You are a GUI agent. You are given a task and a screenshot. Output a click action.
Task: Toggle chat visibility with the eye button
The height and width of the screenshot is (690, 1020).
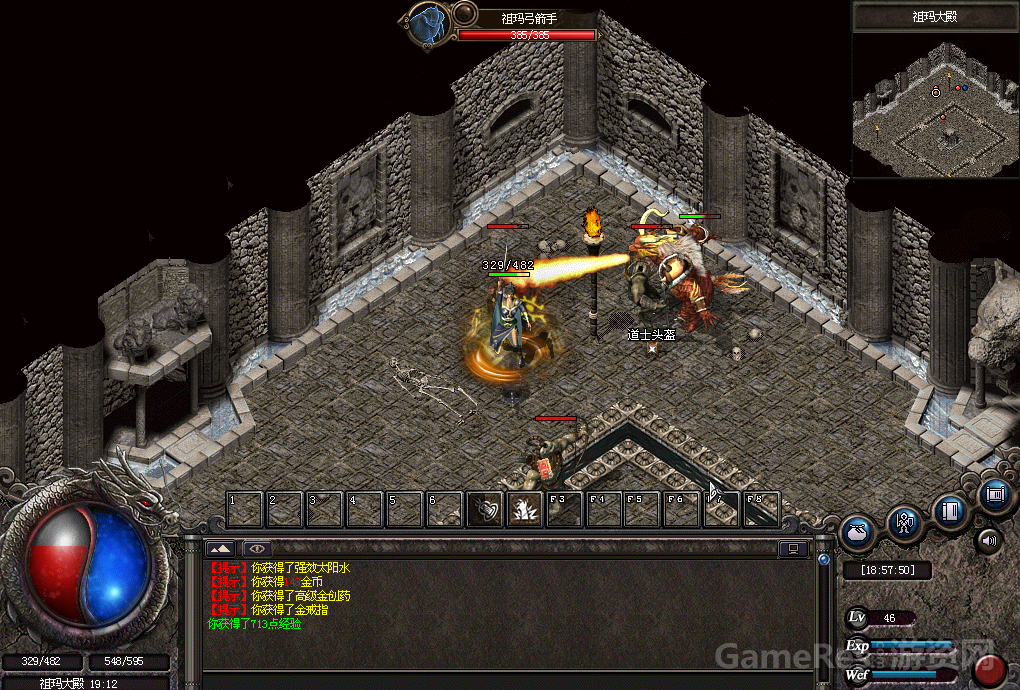257,548
